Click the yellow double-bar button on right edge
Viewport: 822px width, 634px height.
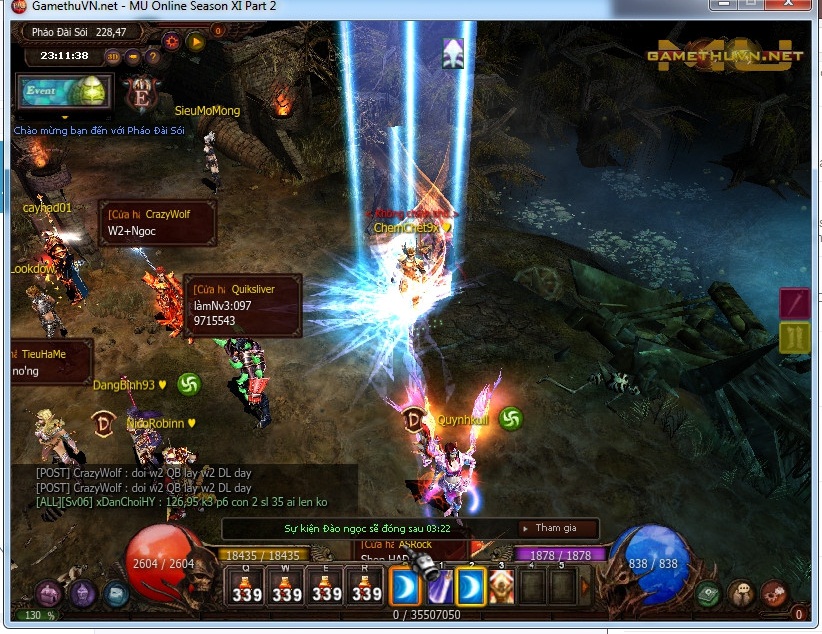(x=795, y=337)
